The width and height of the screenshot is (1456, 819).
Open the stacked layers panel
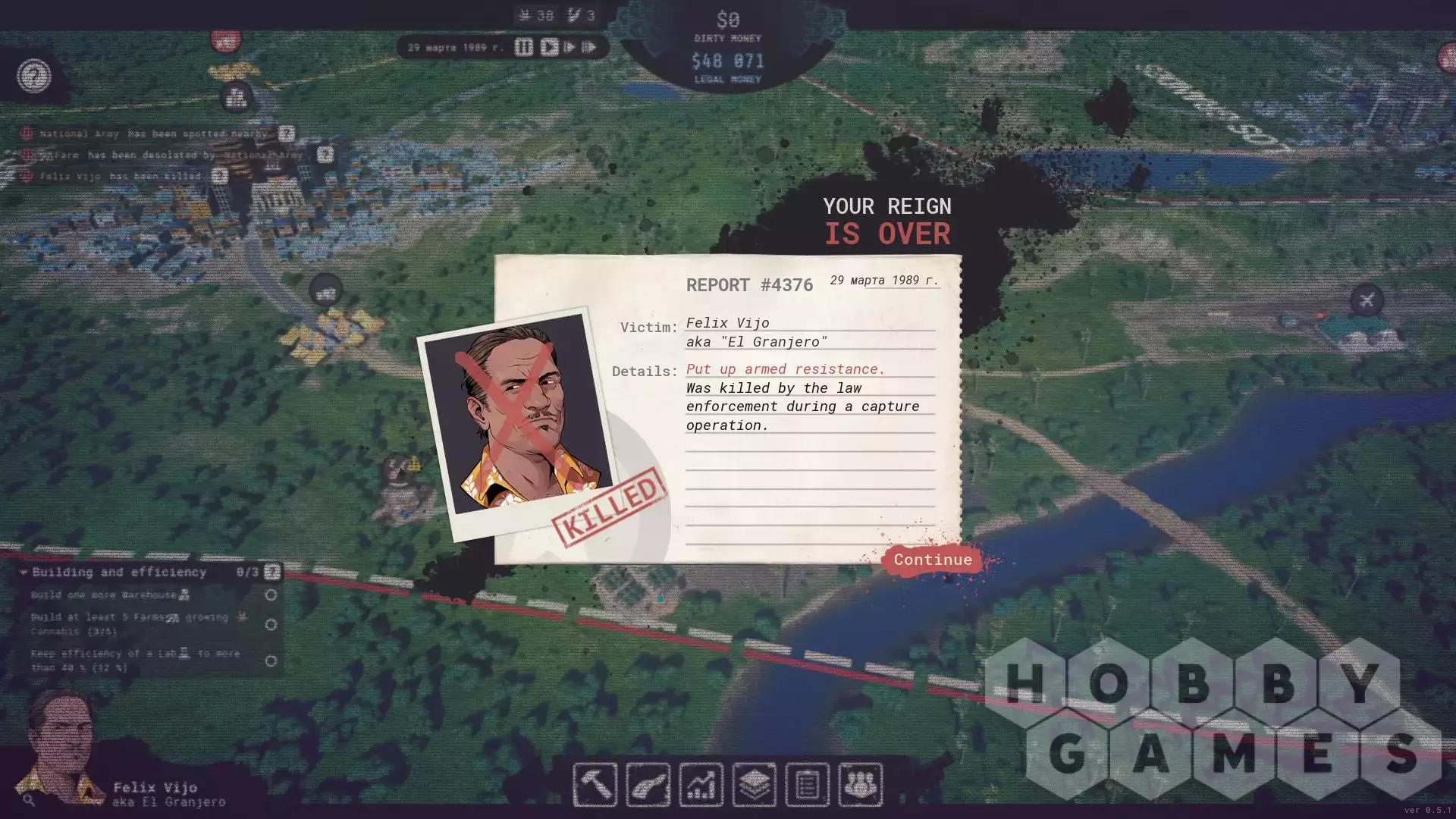click(x=754, y=784)
